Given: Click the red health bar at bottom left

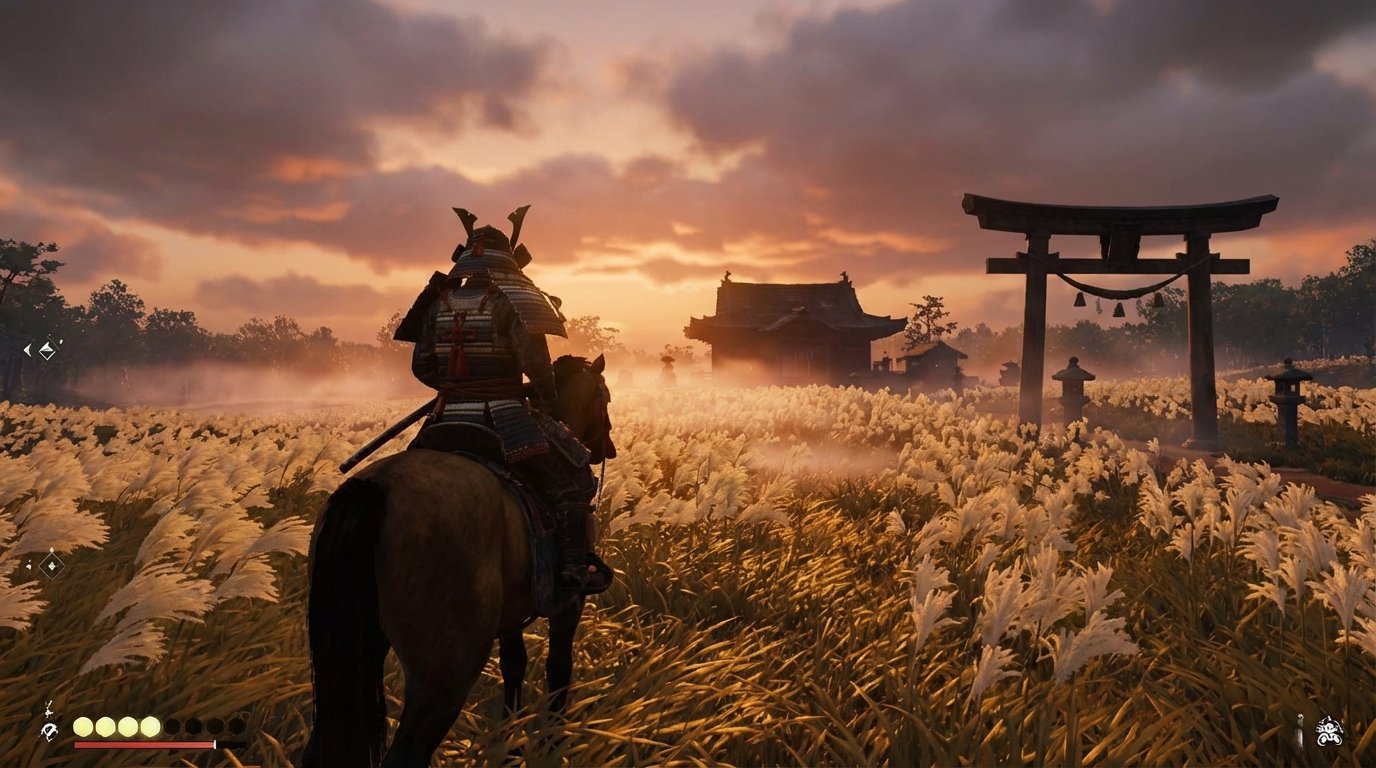Looking at the screenshot, I should pyautogui.click(x=145, y=744).
